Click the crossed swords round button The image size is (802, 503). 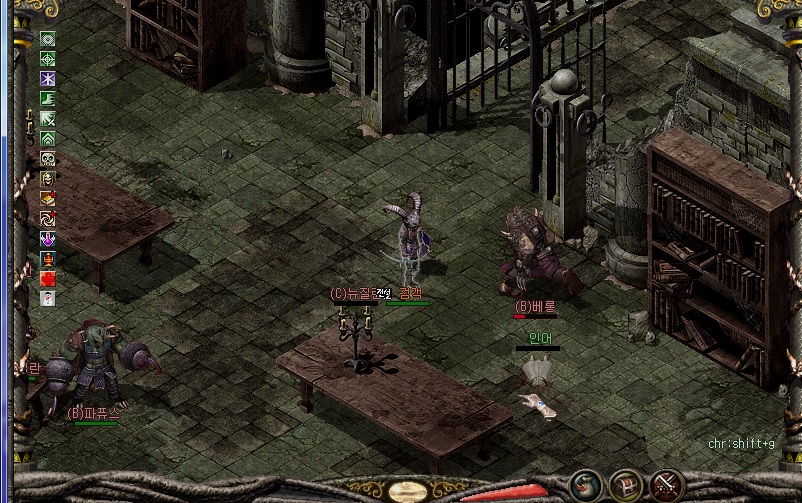(x=665, y=485)
